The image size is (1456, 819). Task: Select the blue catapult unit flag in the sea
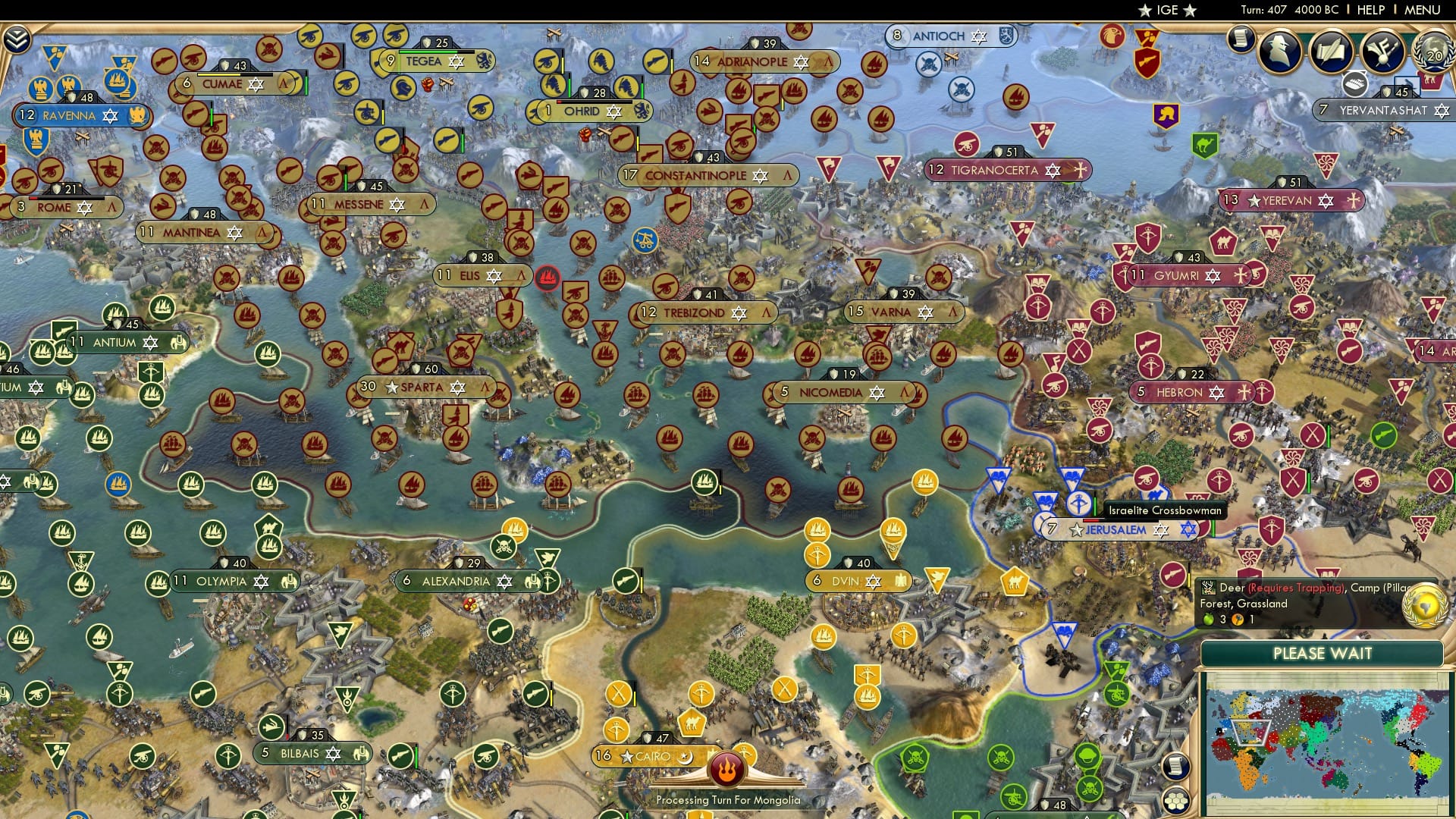(645, 240)
